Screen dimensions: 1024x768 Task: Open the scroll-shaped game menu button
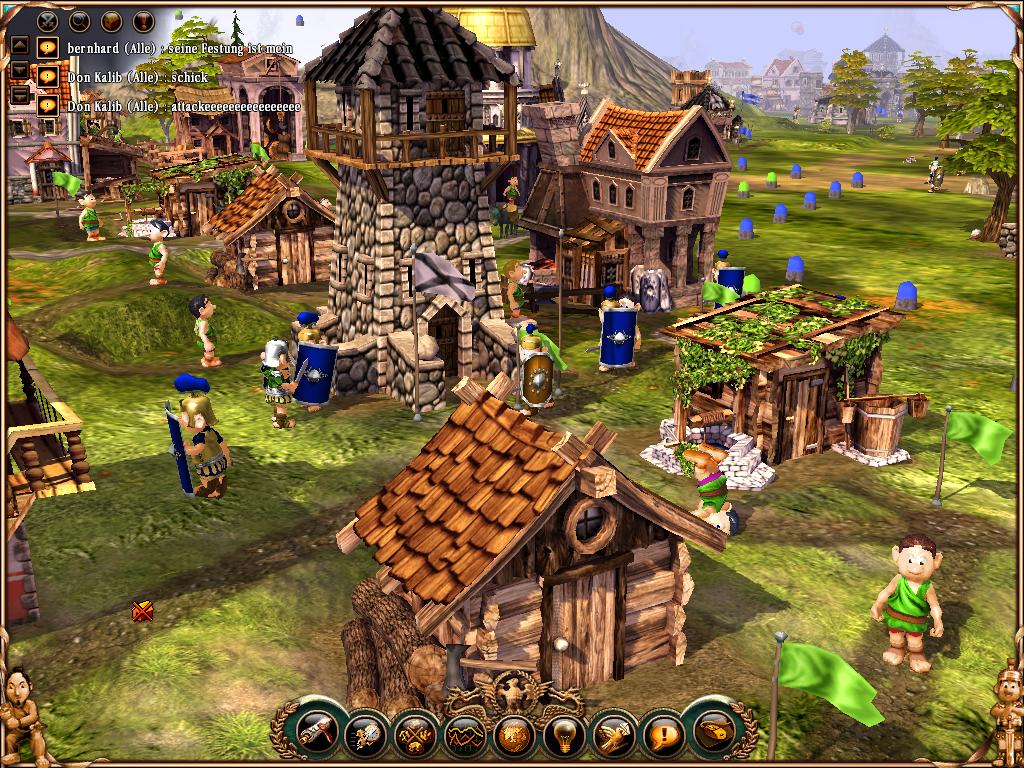(712, 733)
